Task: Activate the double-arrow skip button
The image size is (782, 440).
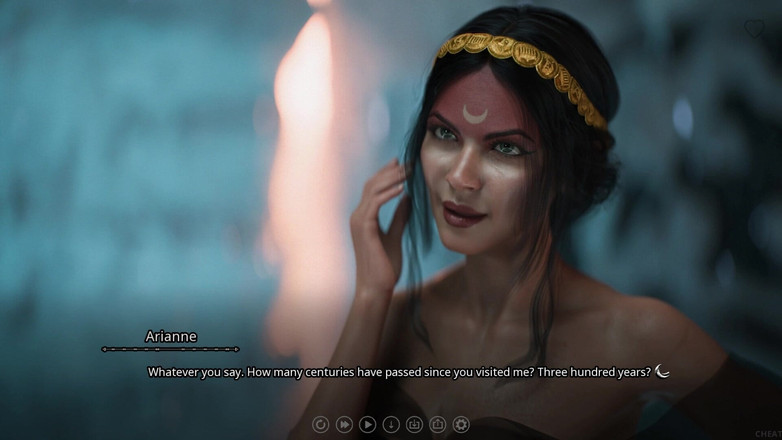Action: coord(344,425)
